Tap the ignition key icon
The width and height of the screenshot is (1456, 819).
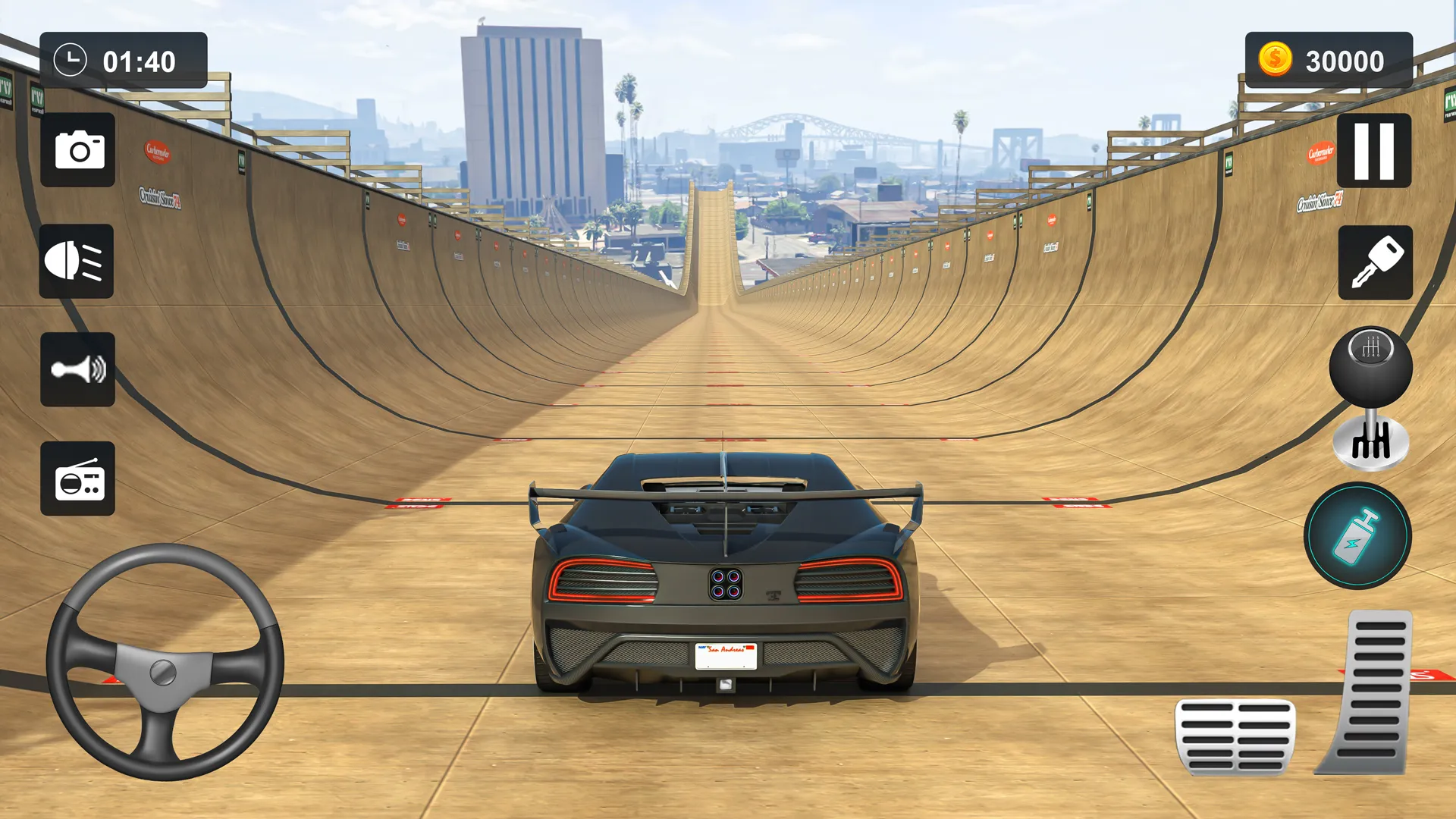coord(1375,262)
